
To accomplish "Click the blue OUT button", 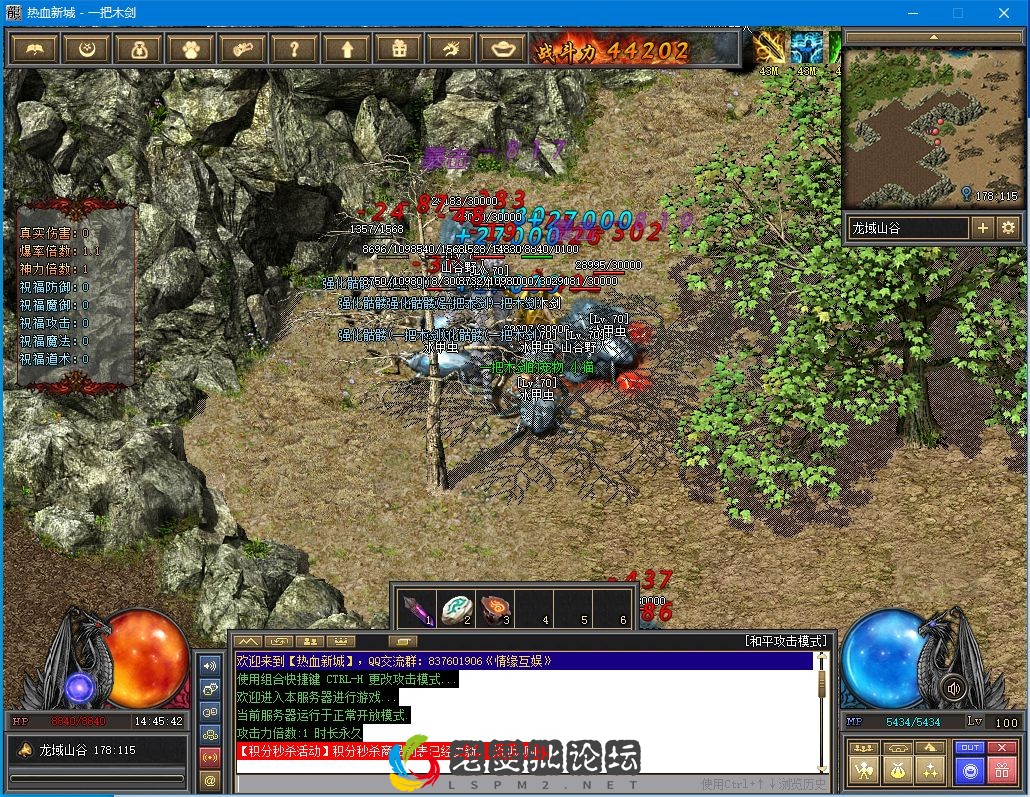I will tap(969, 747).
